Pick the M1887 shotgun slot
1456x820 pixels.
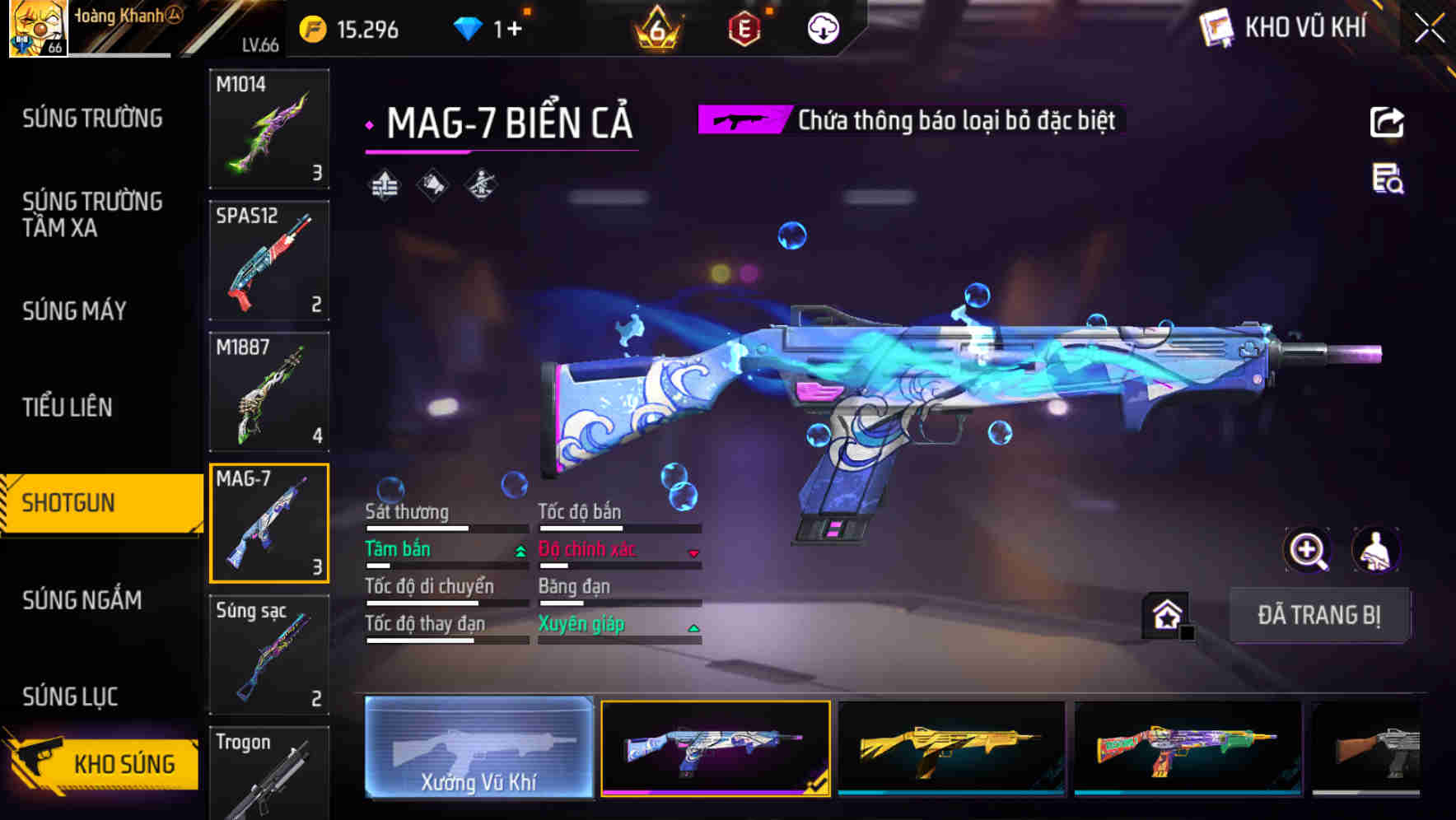[269, 392]
